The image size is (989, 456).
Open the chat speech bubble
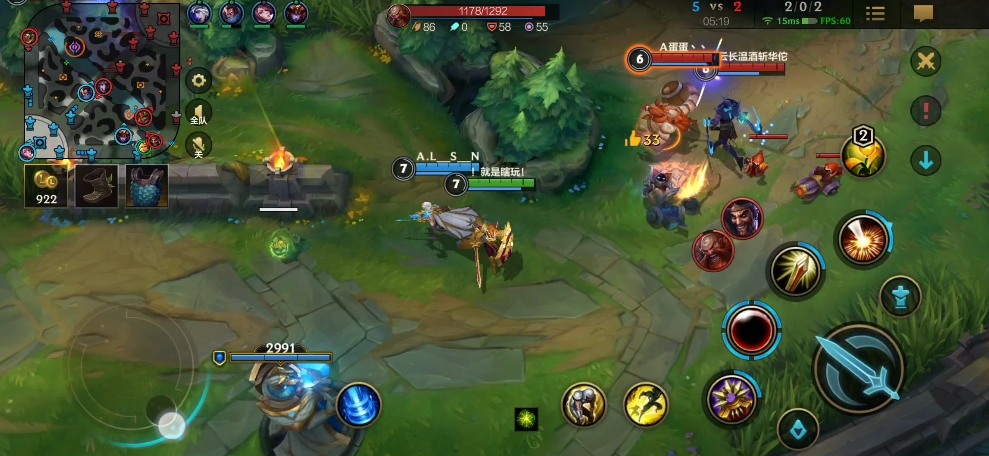click(x=923, y=13)
